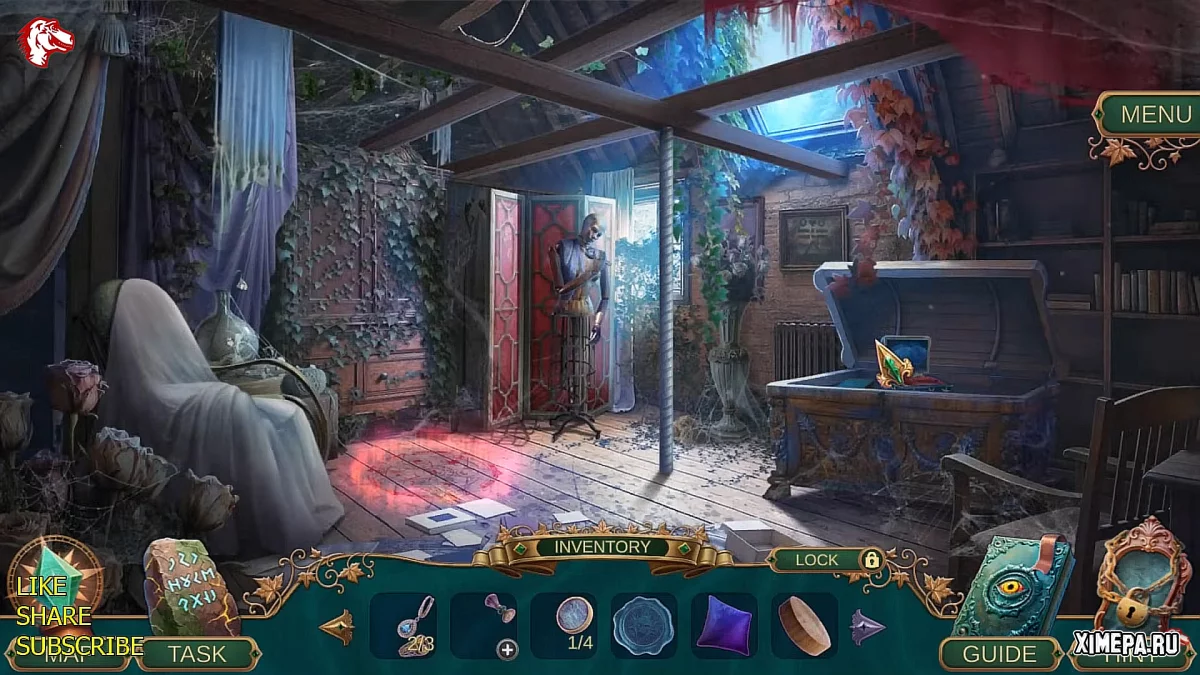Viewport: 1200px width, 675px height.
Task: Select the blue gem earring inventory item
Action: click(417, 625)
